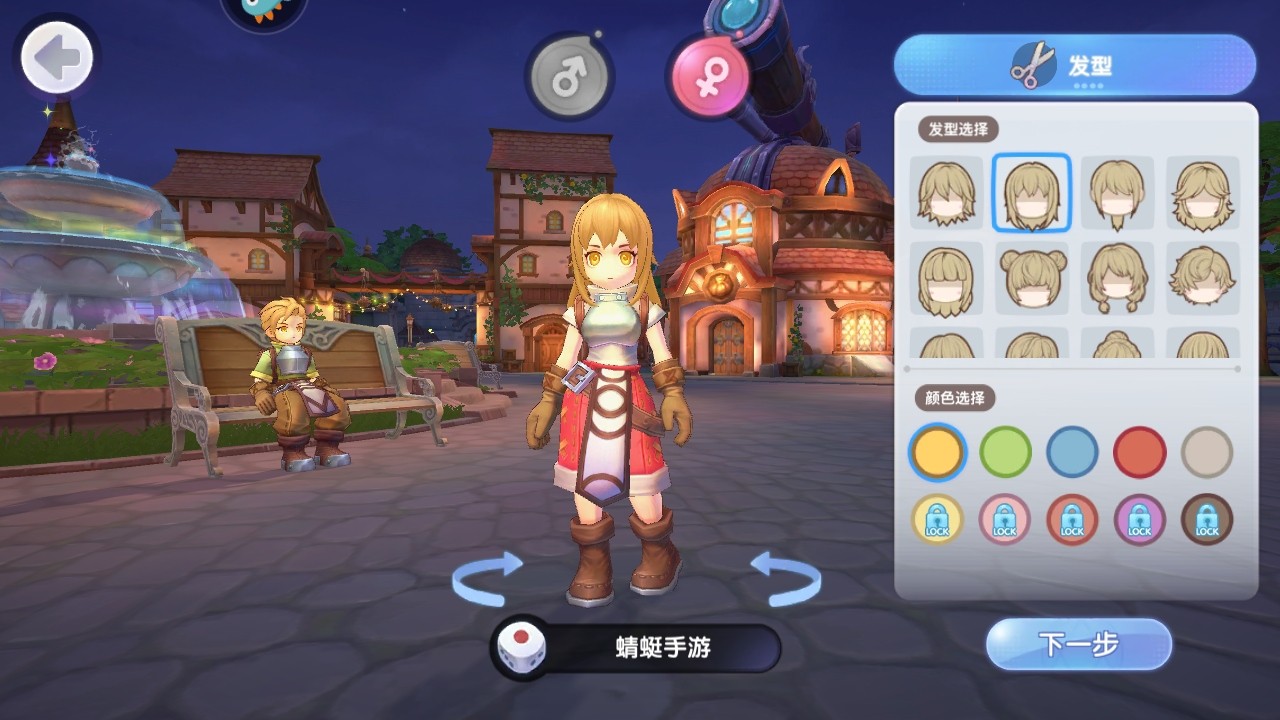Click the back arrow in top-left corner
This screenshot has width=1280, height=720.
coord(55,57)
